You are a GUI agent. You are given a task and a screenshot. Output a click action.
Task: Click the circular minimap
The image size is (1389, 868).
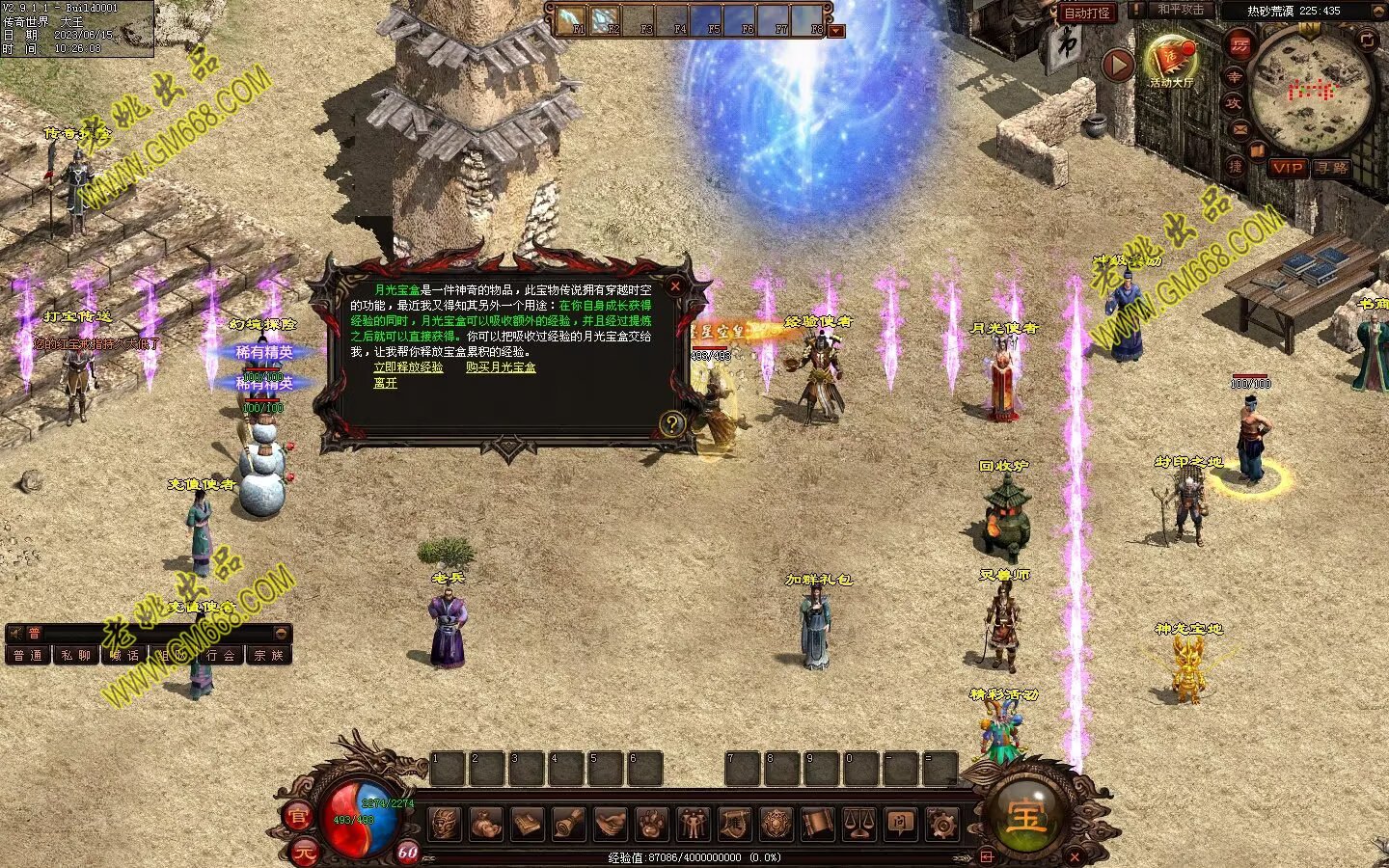coord(1311,92)
